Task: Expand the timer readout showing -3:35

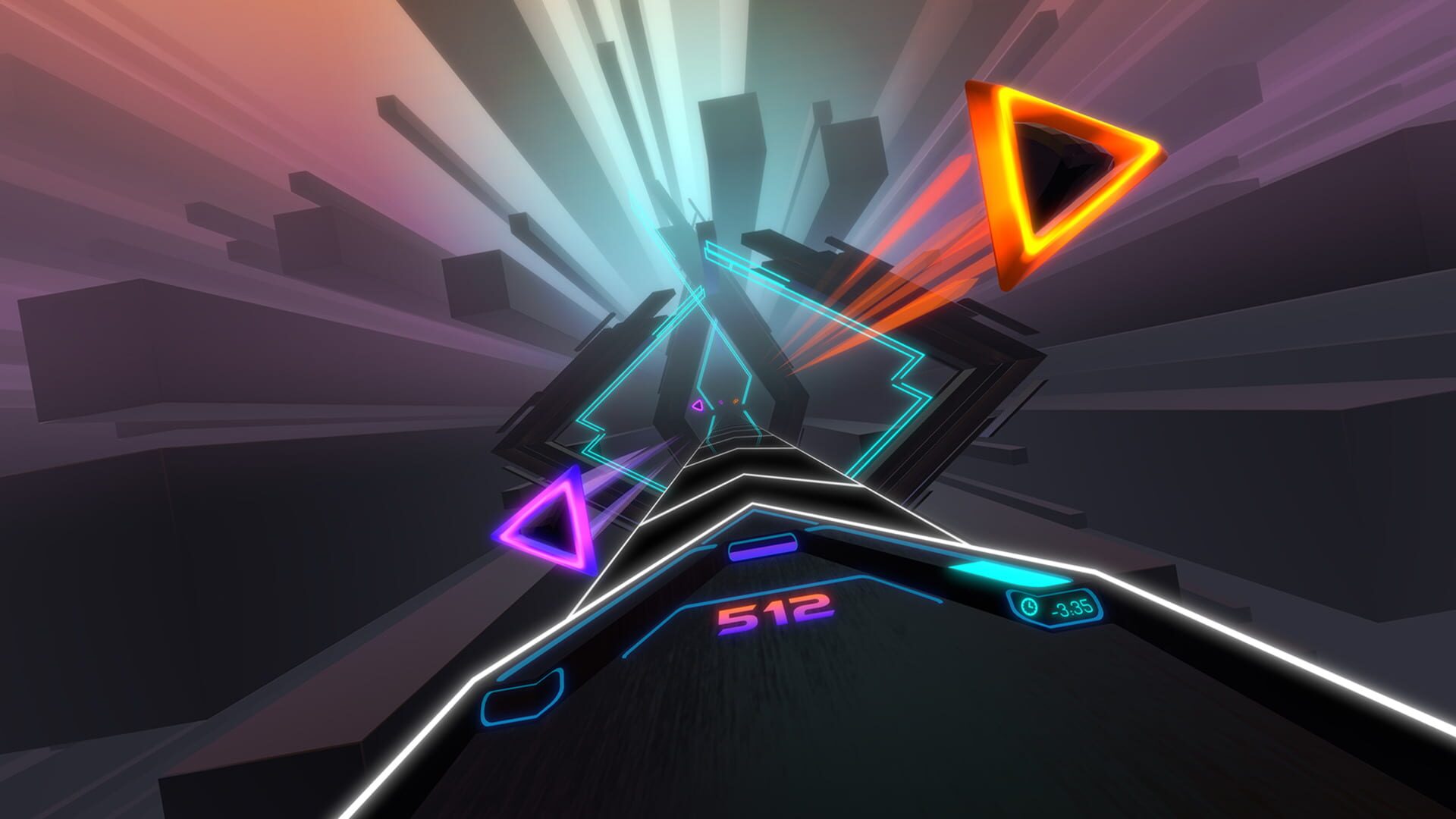Action: click(x=1072, y=607)
